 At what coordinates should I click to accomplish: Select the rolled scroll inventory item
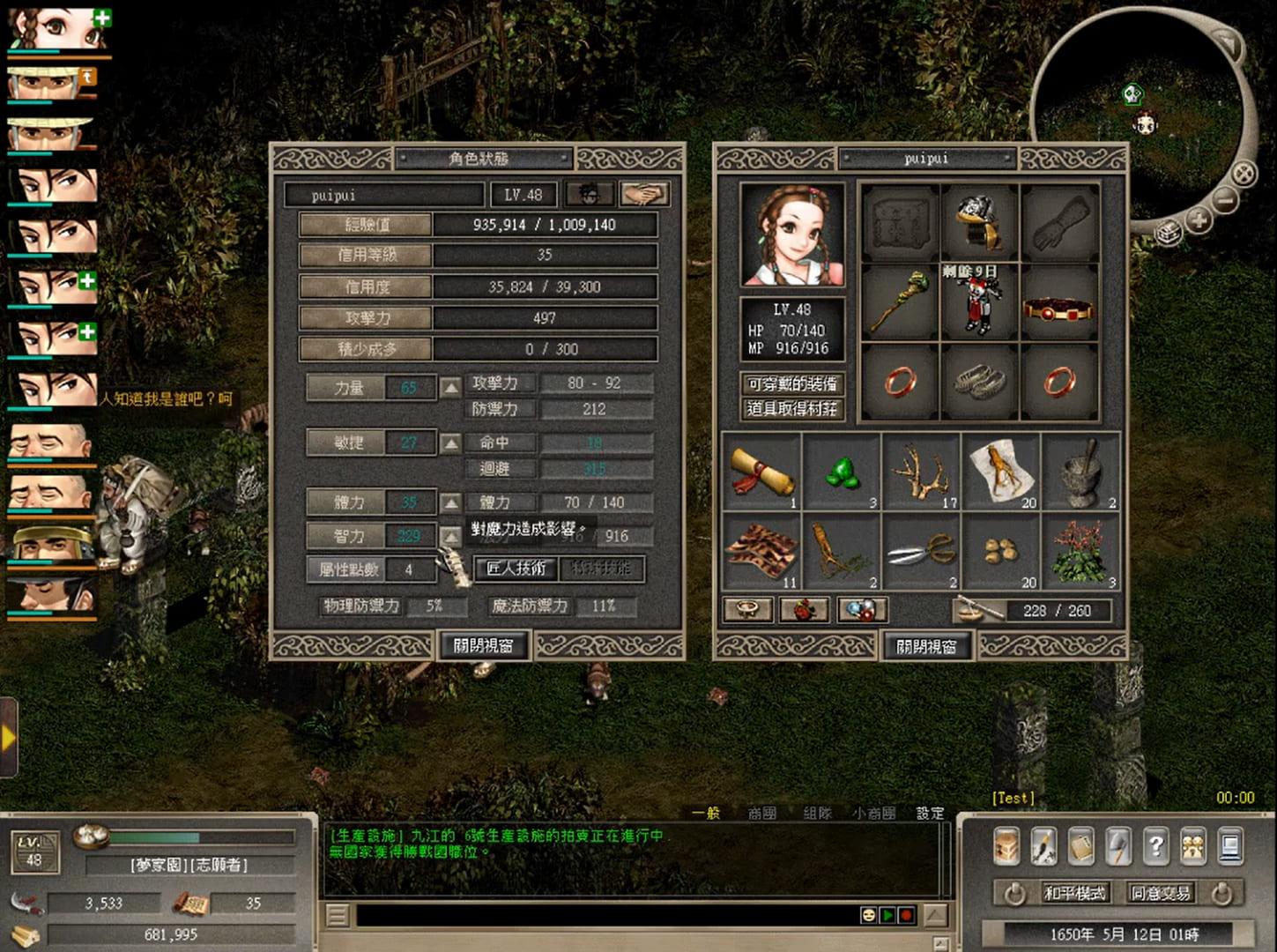tap(761, 472)
